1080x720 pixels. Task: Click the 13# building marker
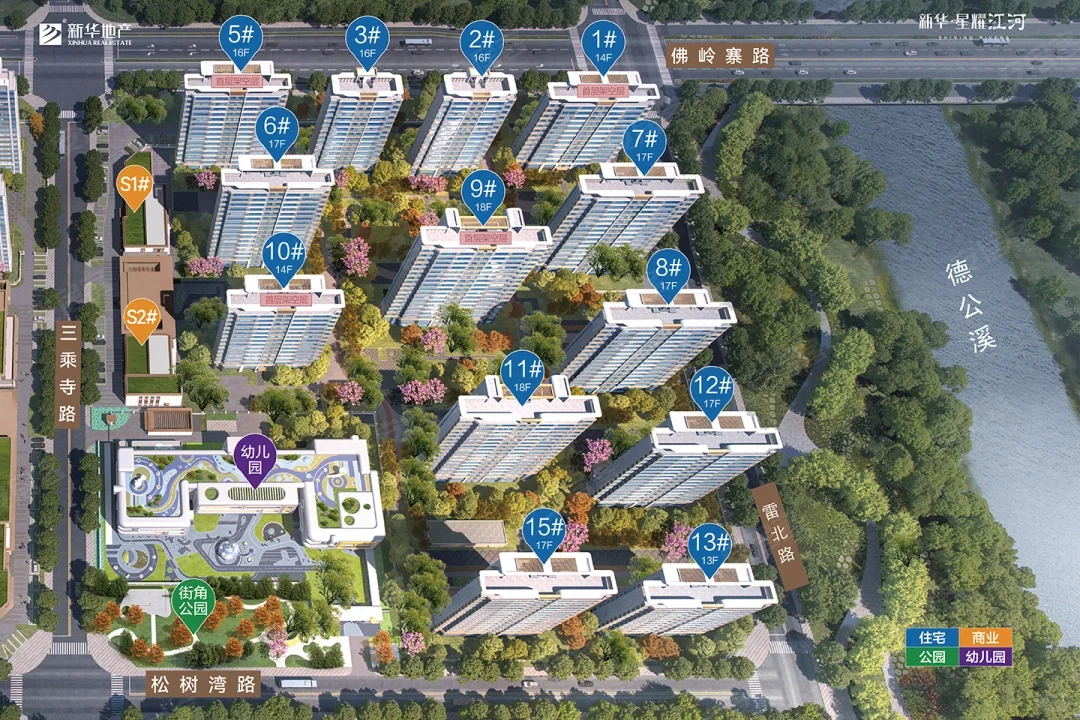click(x=710, y=548)
